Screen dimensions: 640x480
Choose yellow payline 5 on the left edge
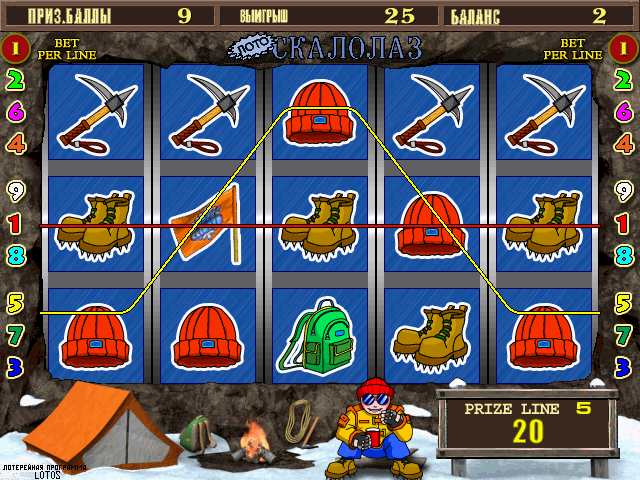tap(15, 301)
